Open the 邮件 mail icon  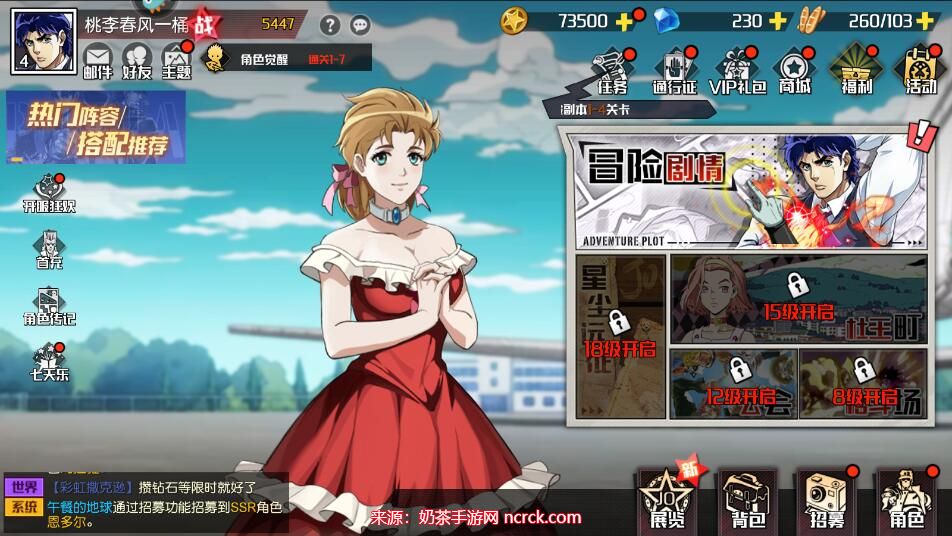pos(98,60)
